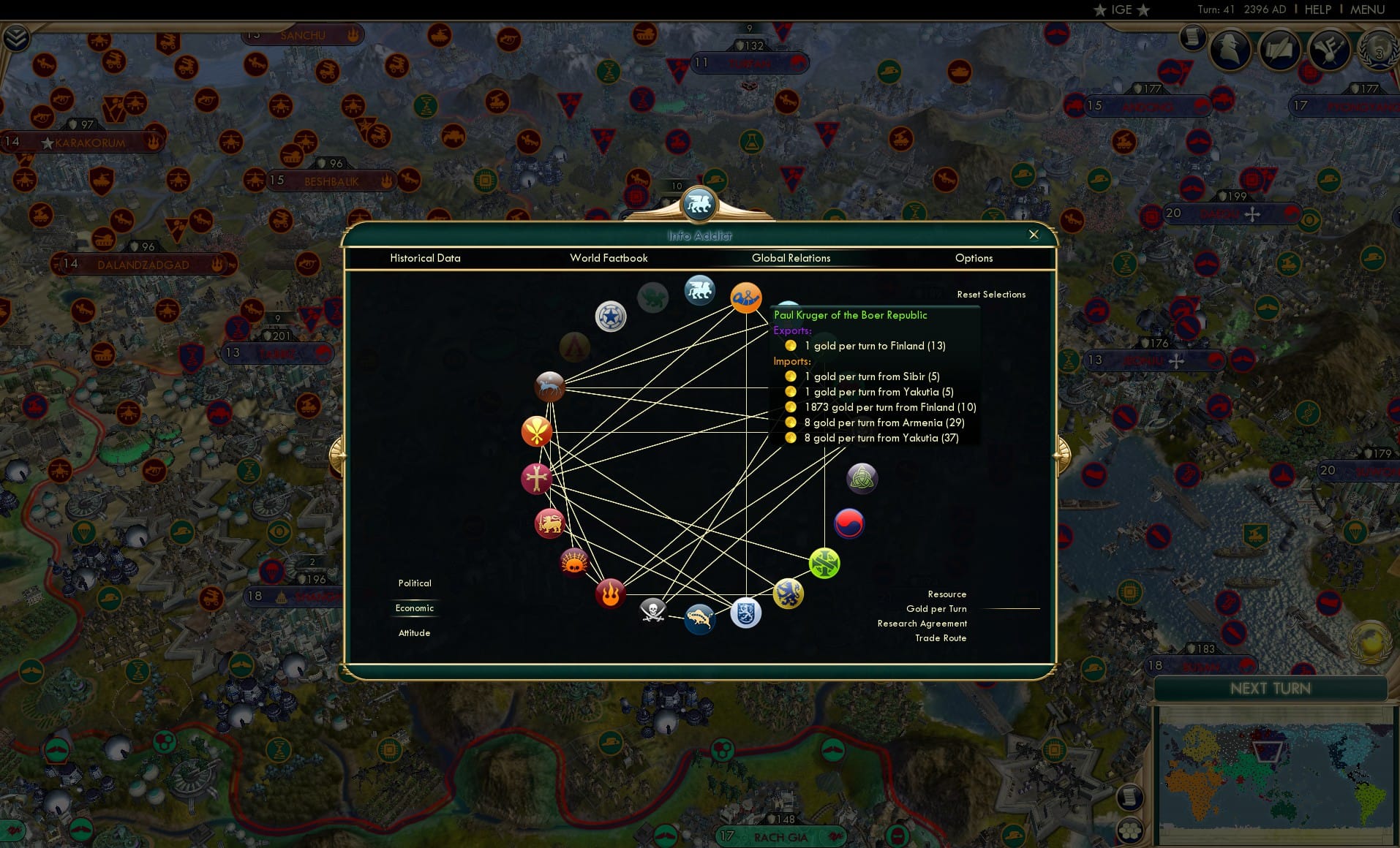
Task: Toggle the Attitude relations view
Action: [x=414, y=632]
